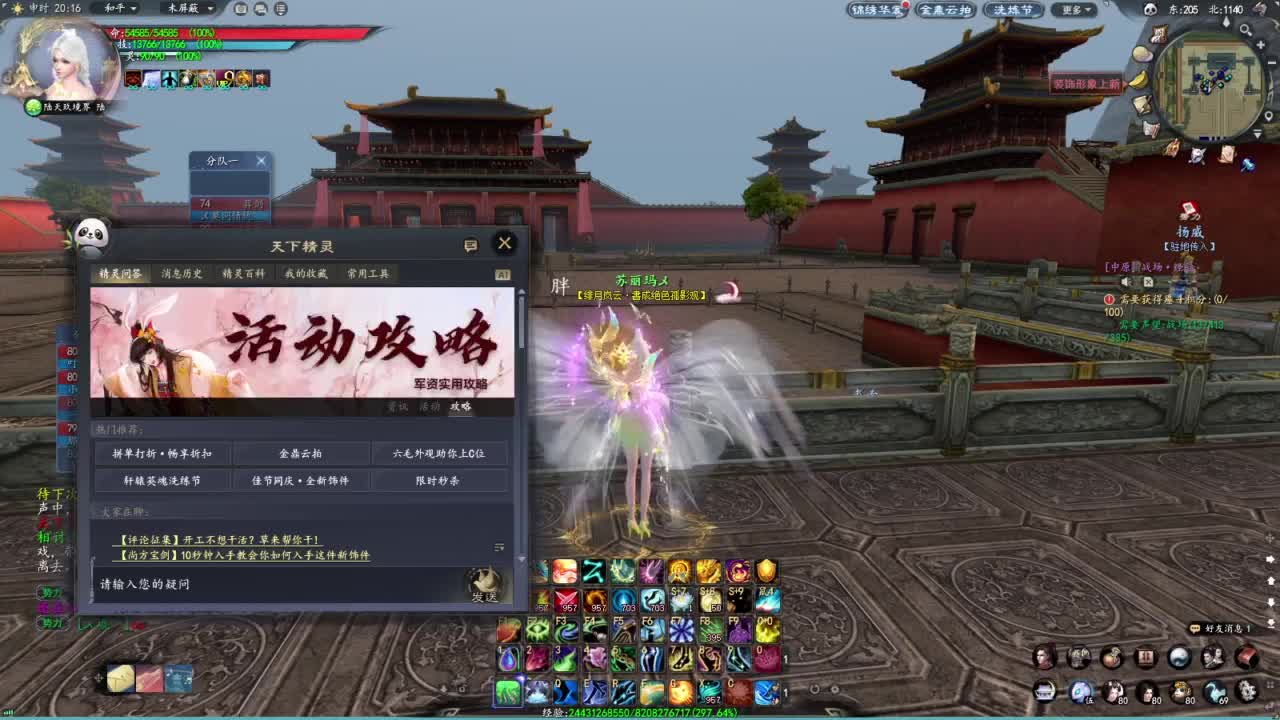Screen dimensions: 1280x720
Task: Switch to the 消息历史 tab
Action: 182,272
